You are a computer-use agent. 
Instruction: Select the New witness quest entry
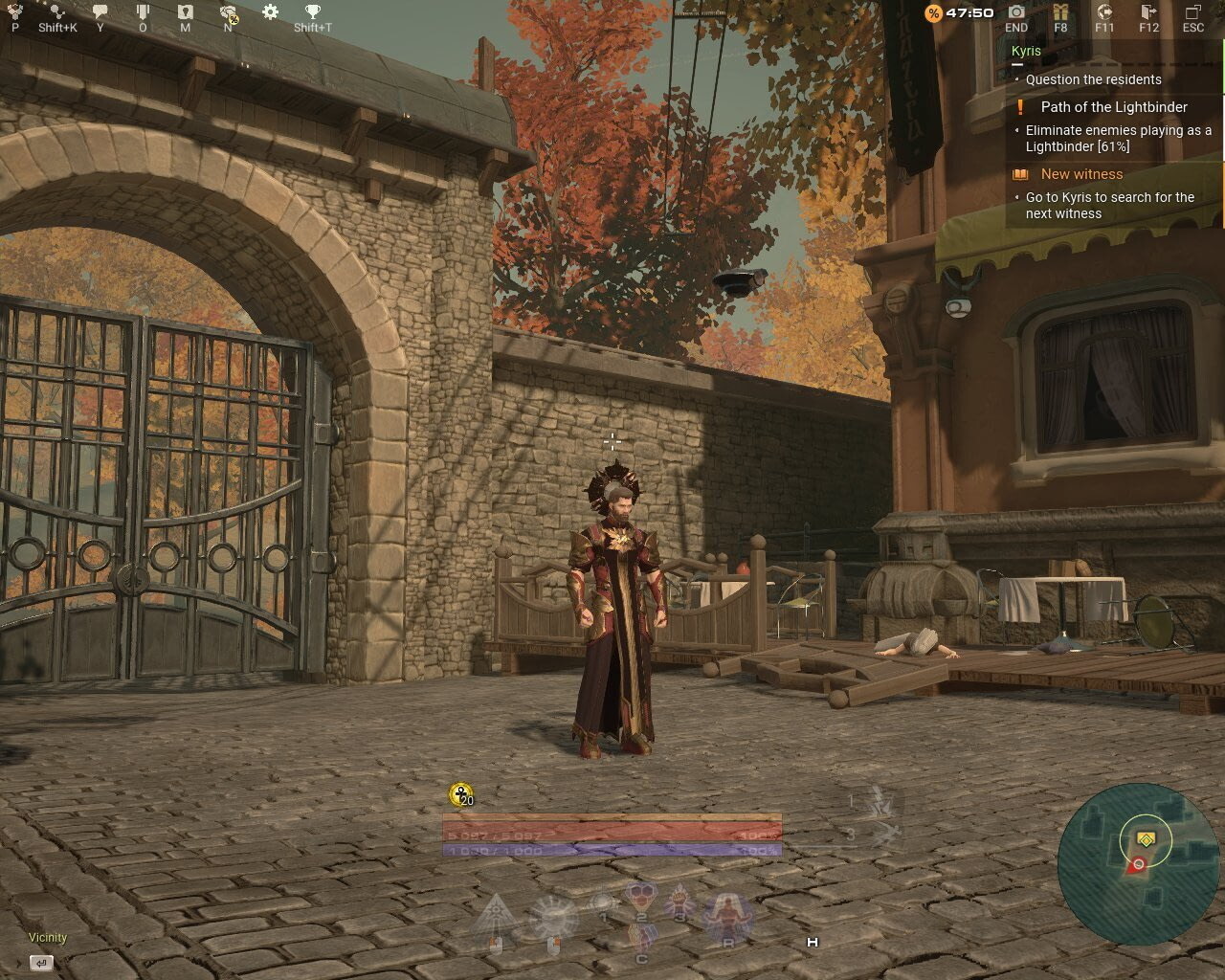click(1081, 174)
